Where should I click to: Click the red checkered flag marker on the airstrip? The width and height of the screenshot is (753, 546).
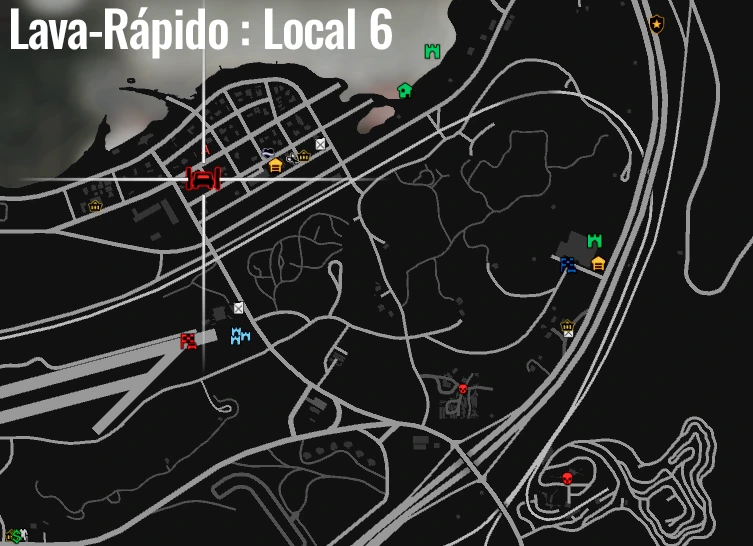coord(188,341)
